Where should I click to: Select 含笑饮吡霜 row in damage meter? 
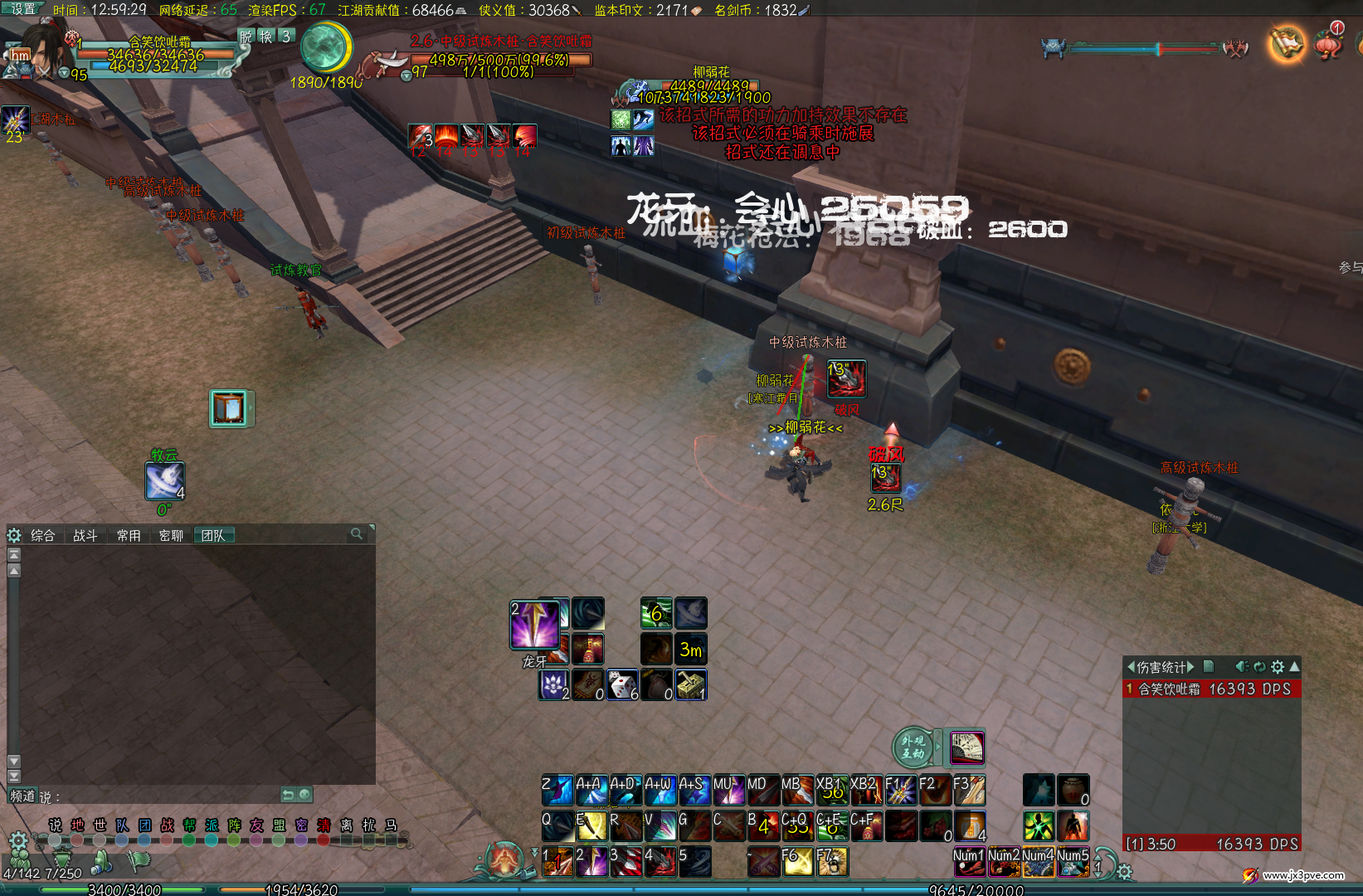1211,689
